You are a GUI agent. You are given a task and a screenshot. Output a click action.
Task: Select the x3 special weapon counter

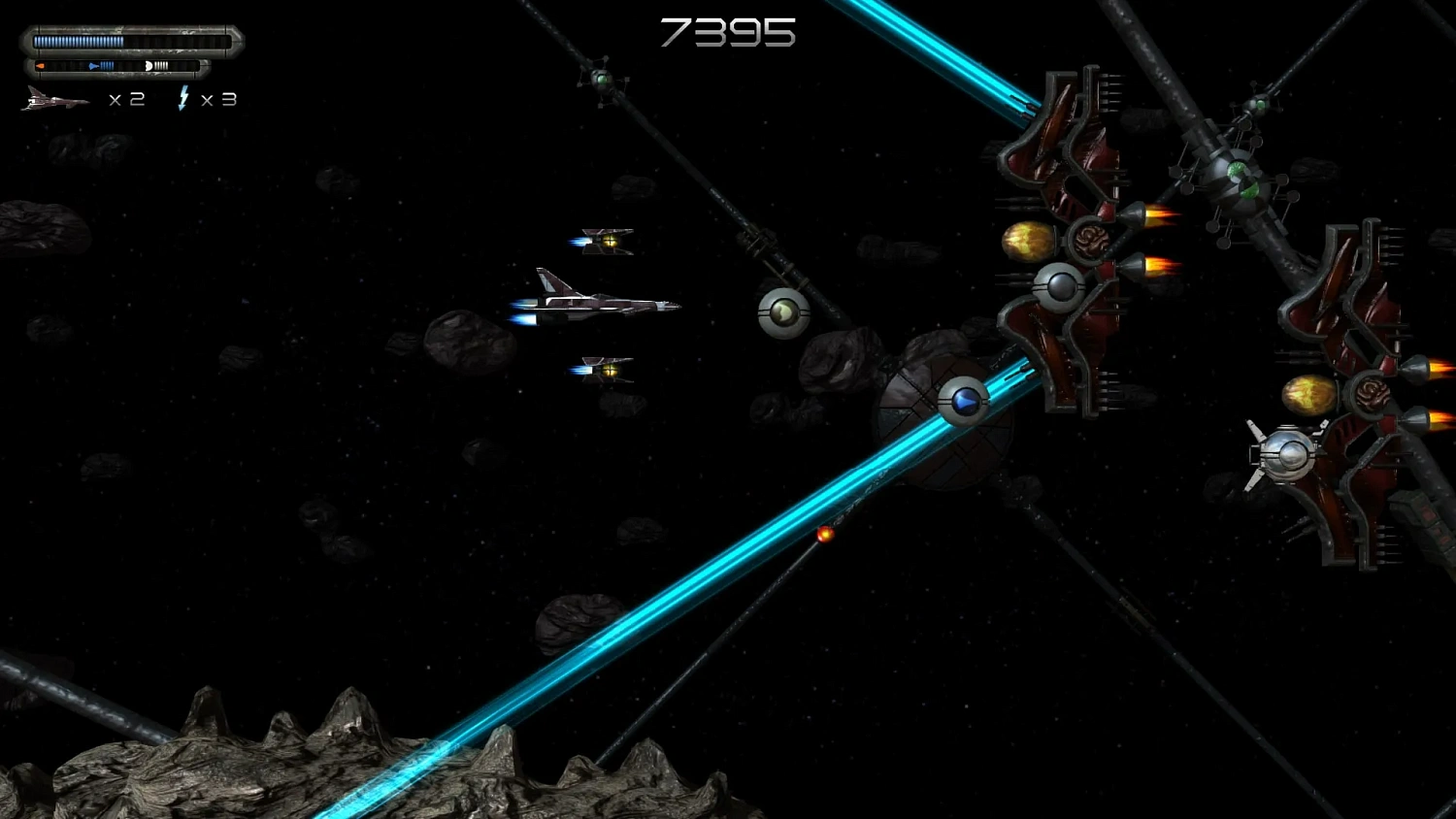pos(221,98)
